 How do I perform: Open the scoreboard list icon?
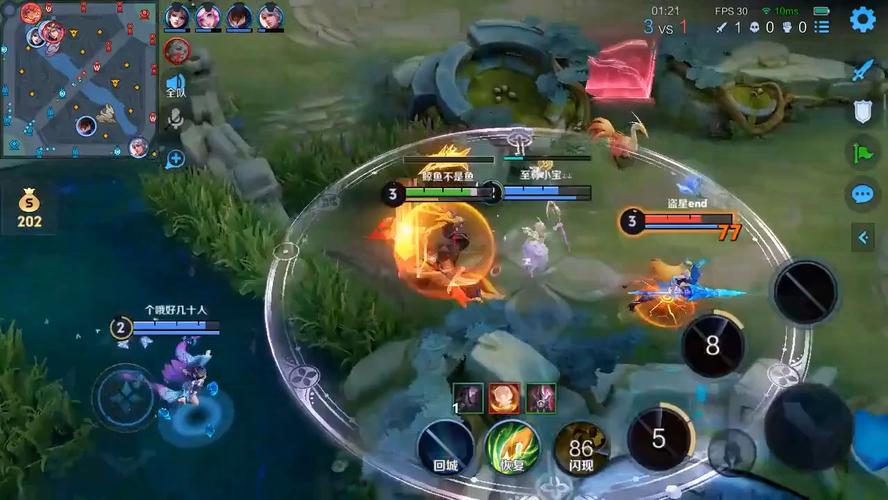click(821, 27)
